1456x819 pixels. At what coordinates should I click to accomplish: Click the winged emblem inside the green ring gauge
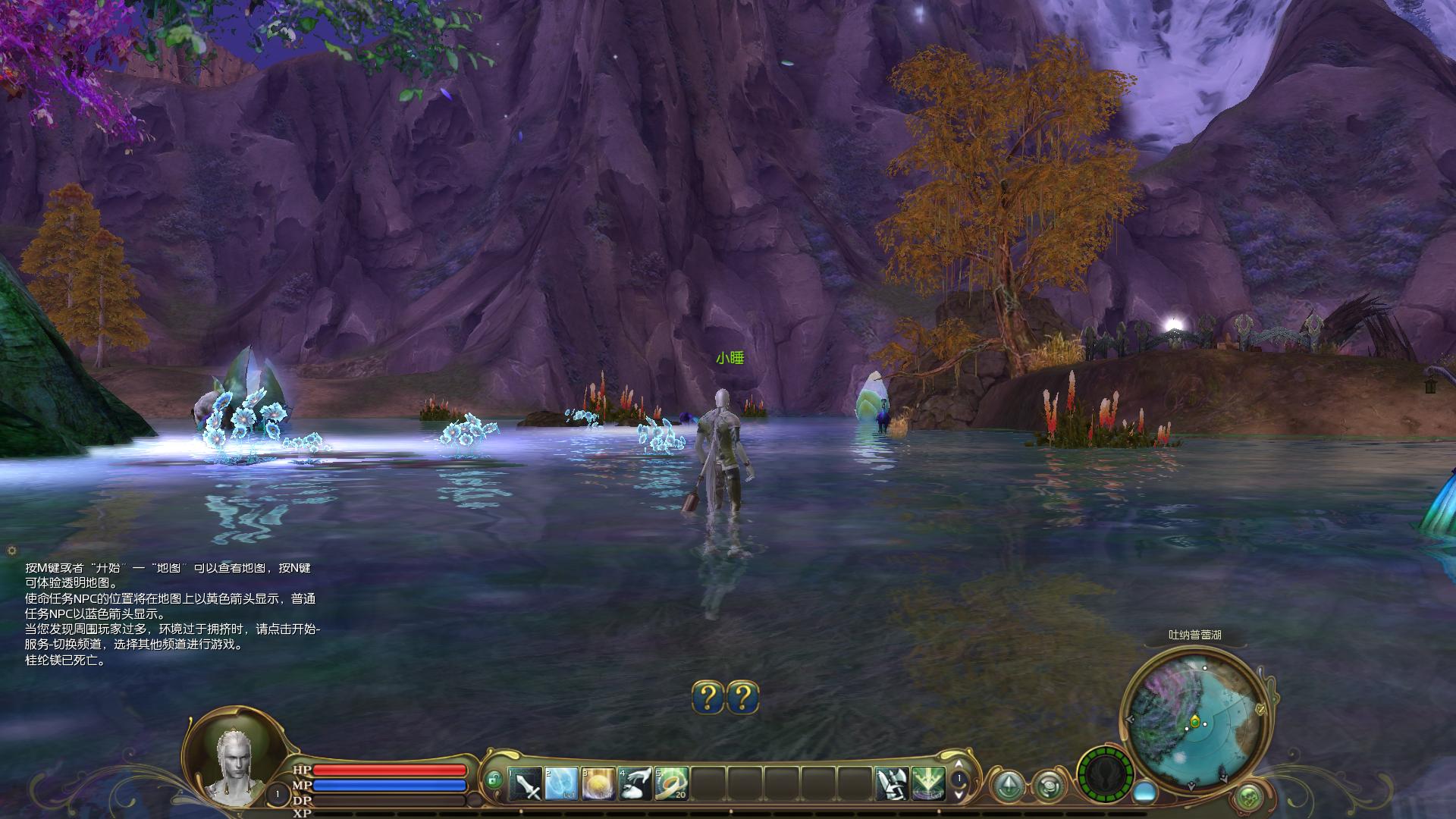coord(1105,777)
